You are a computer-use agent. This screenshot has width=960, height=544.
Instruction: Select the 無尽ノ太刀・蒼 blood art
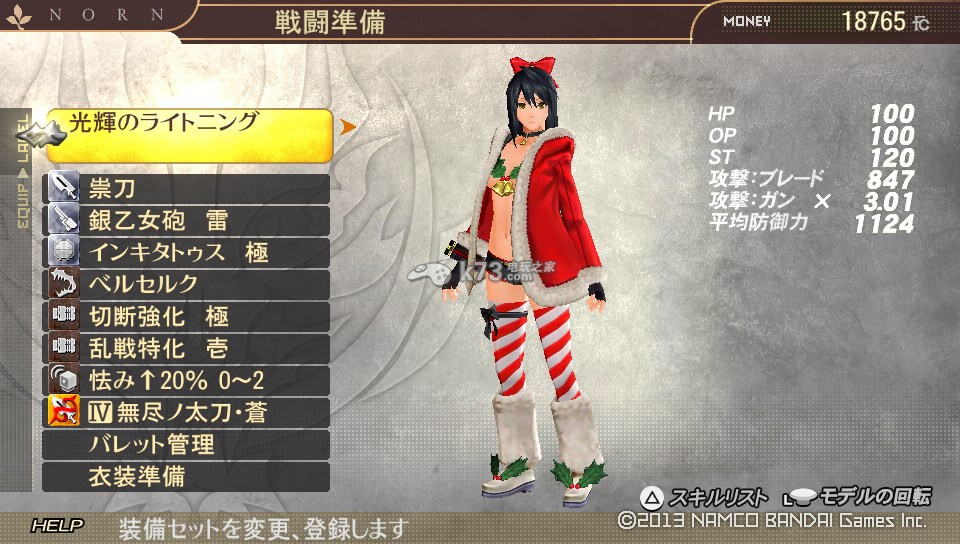coord(188,412)
